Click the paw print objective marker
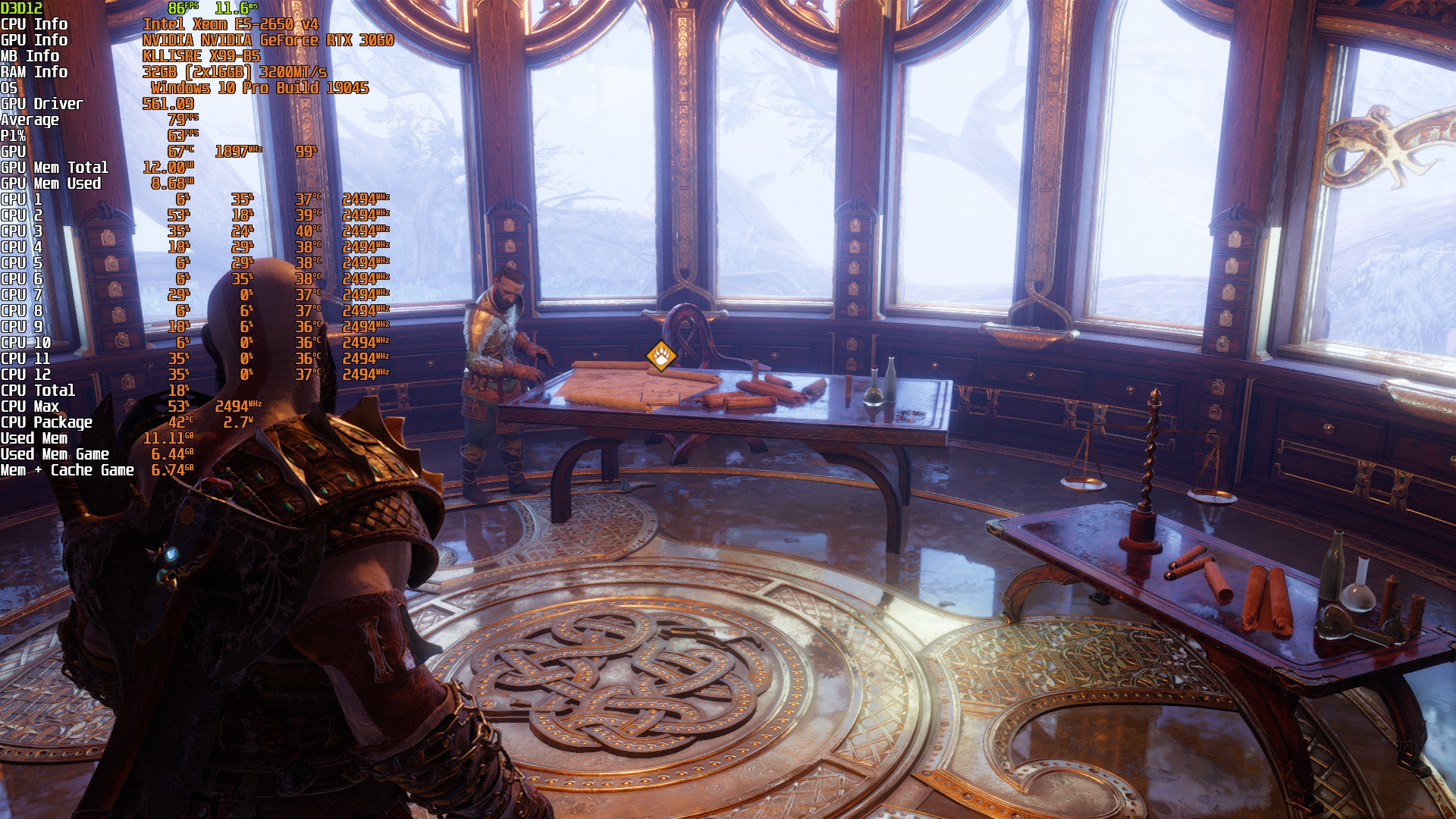 point(661,355)
